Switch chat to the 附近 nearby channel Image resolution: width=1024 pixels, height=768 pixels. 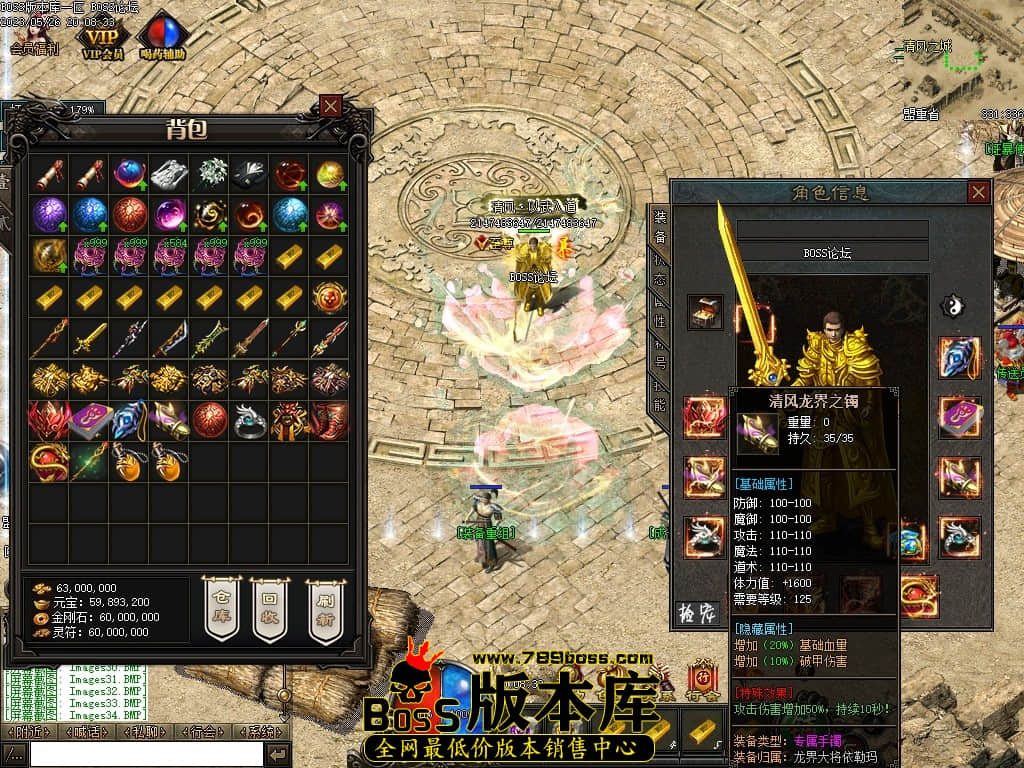[27, 732]
